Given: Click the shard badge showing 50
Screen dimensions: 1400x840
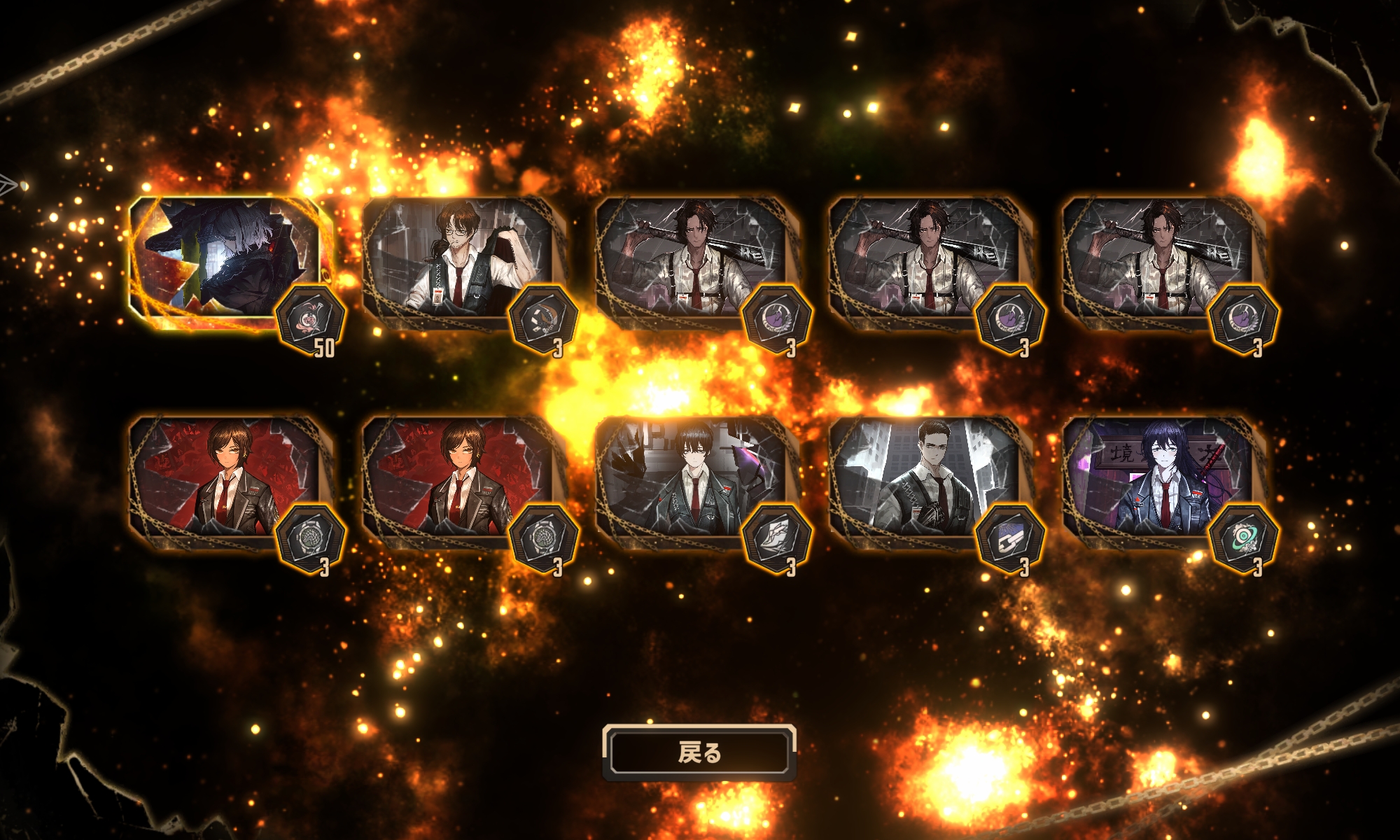Looking at the screenshot, I should pyautogui.click(x=310, y=321).
